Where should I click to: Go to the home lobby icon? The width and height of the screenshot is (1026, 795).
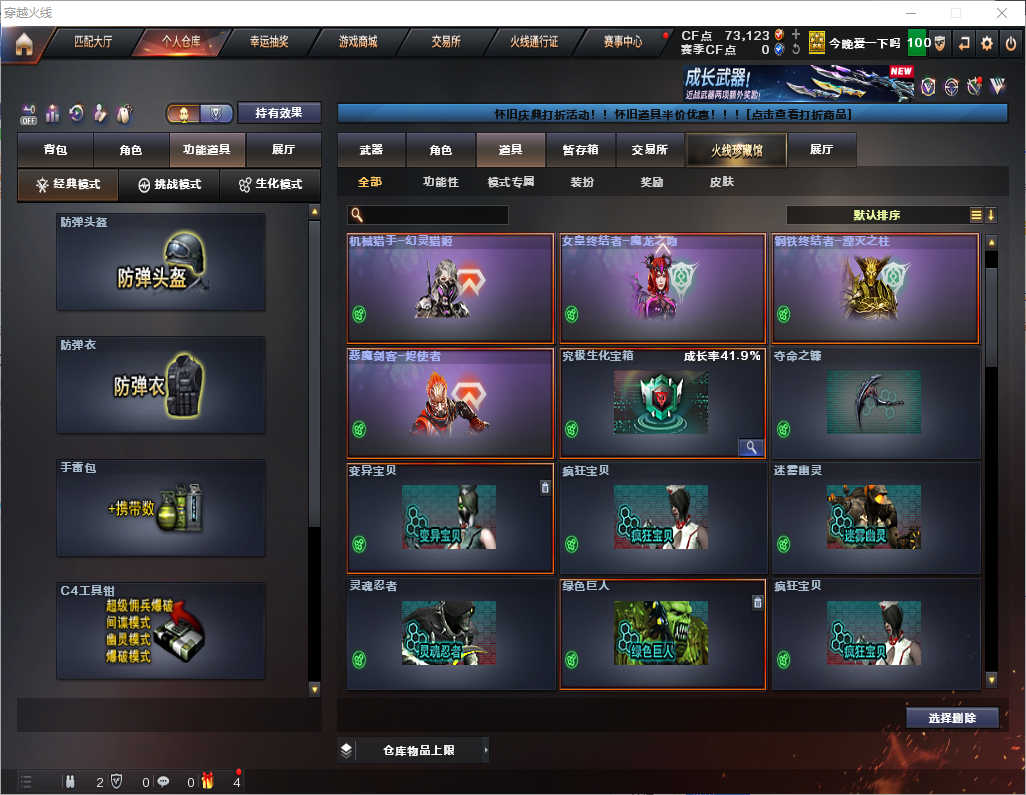pyautogui.click(x=23, y=43)
